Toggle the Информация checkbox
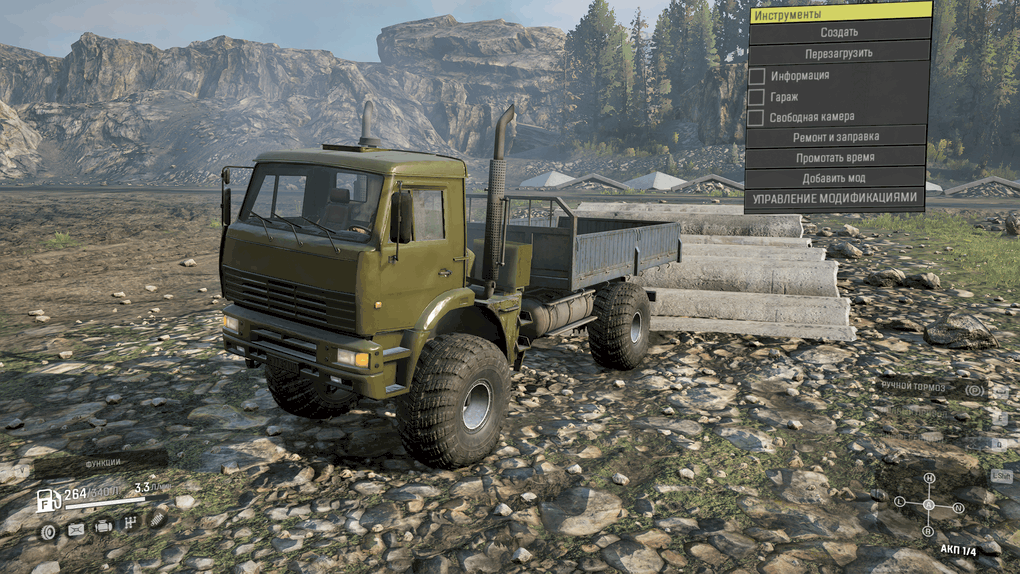Image resolution: width=1020 pixels, height=574 pixels. tap(757, 76)
